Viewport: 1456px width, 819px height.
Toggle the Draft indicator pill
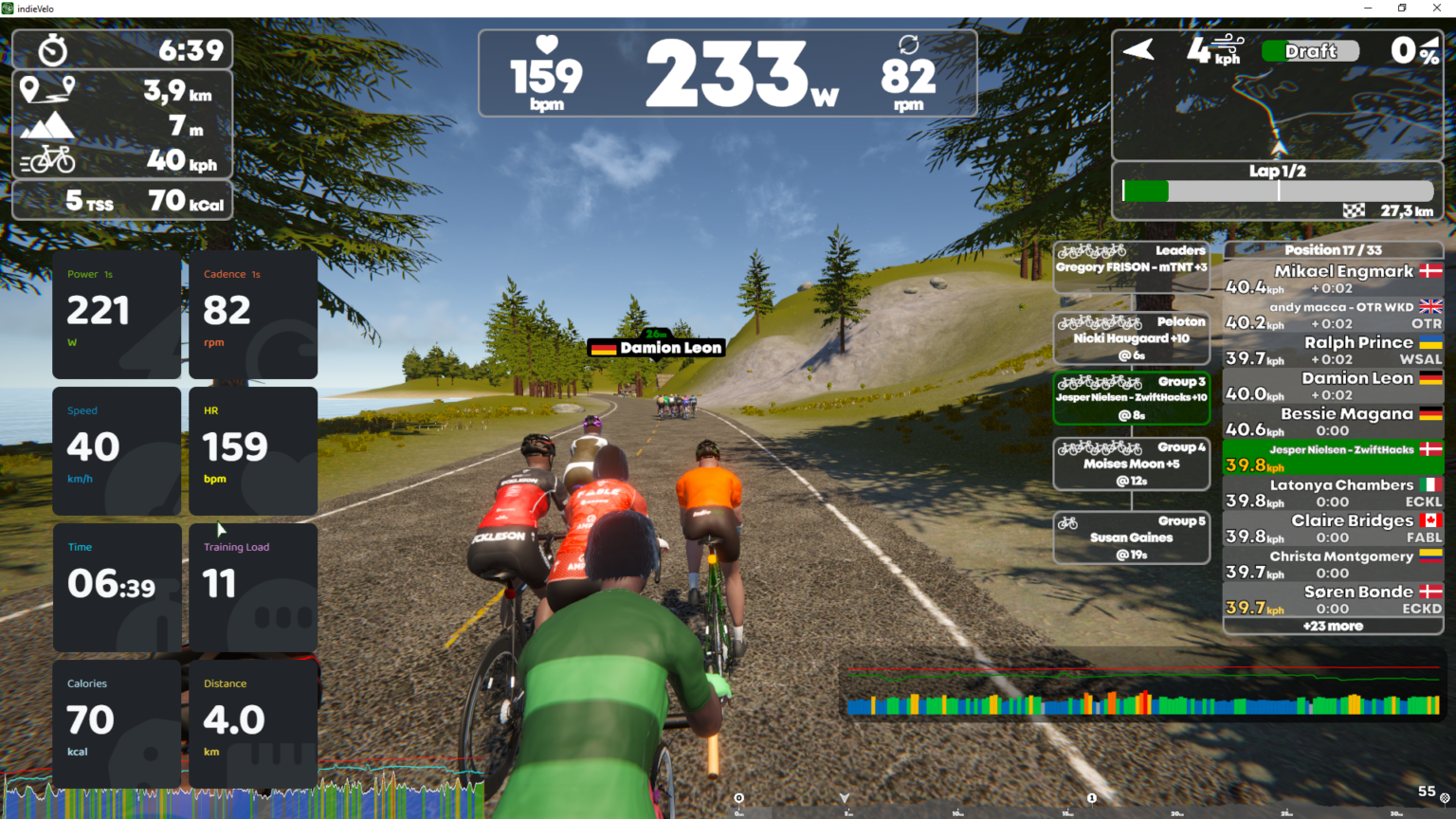click(1309, 51)
